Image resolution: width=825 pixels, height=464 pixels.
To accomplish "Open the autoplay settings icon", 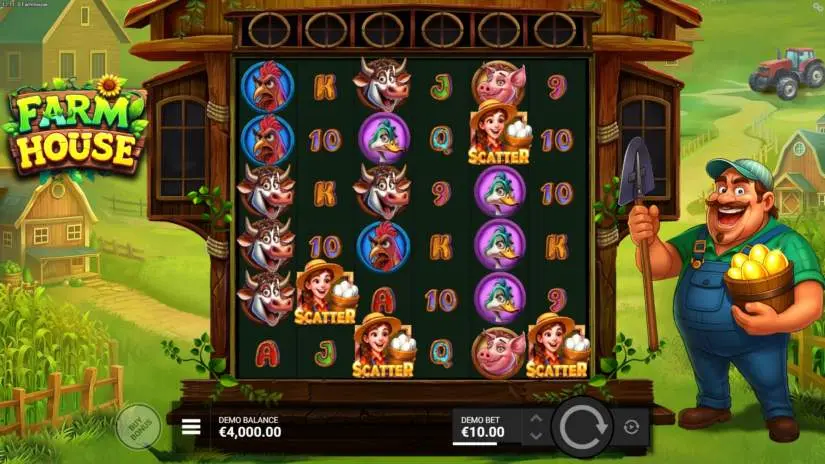I will pos(631,427).
